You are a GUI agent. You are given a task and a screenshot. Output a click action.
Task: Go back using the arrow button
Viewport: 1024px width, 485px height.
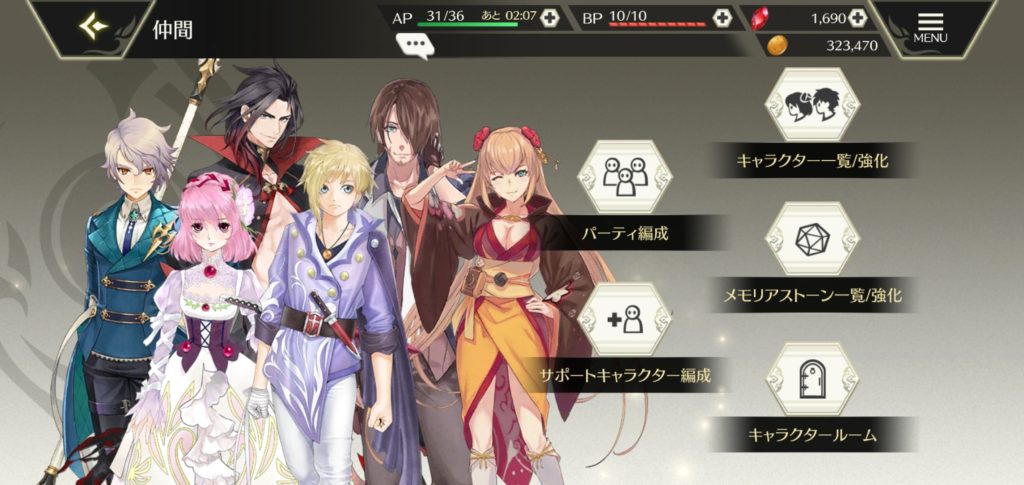[94, 27]
